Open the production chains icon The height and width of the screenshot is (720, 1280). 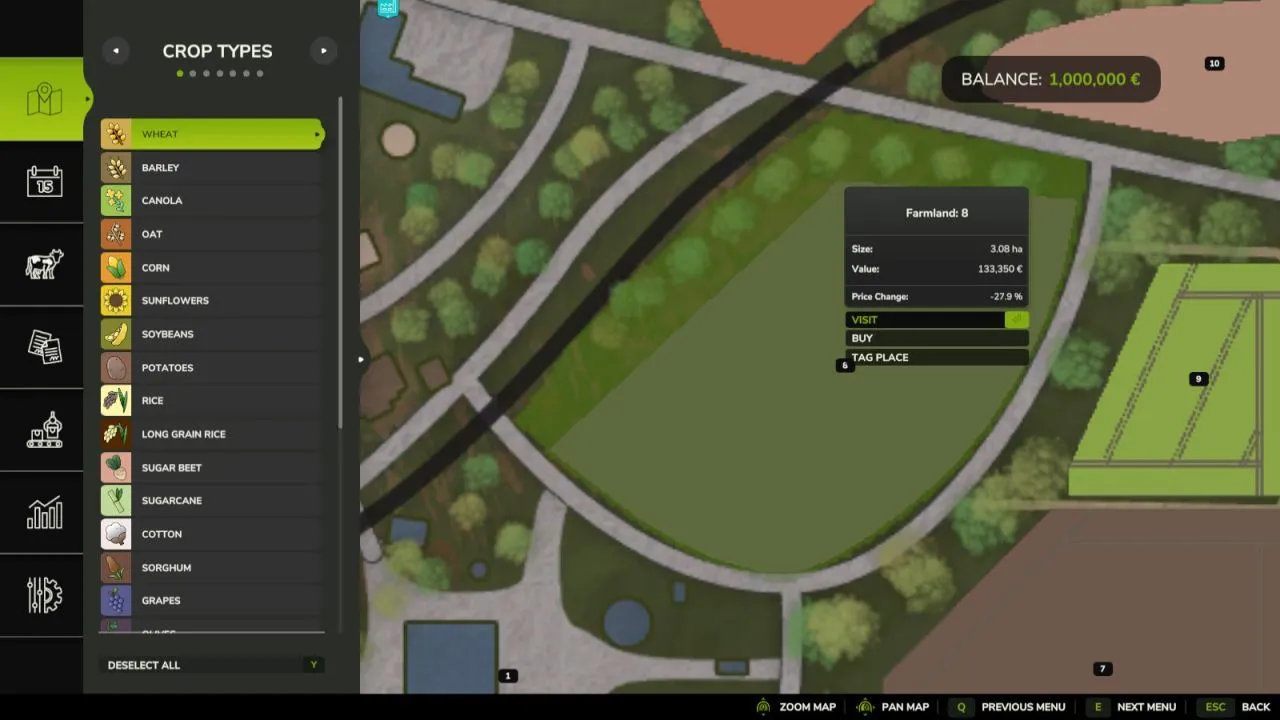tap(42, 430)
